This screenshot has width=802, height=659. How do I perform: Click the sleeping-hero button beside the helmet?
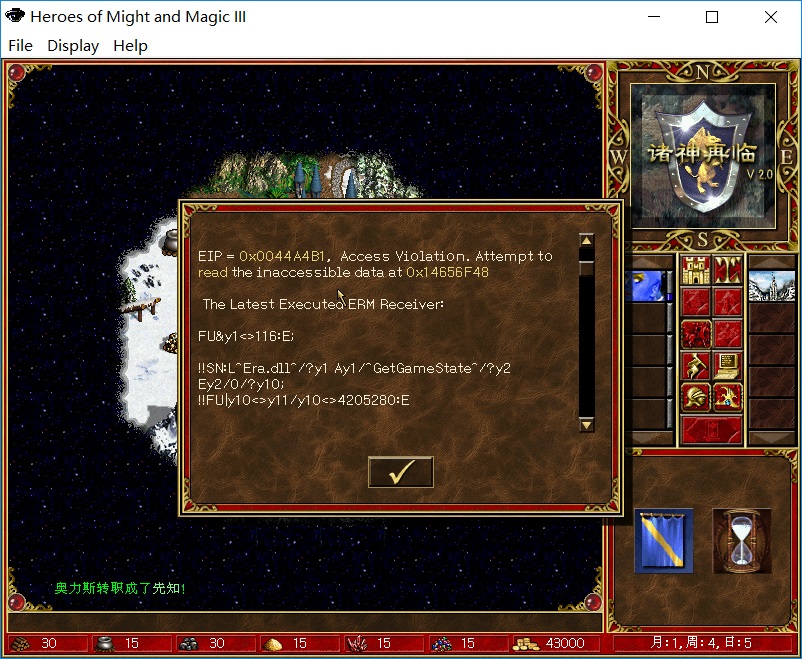coord(727,399)
